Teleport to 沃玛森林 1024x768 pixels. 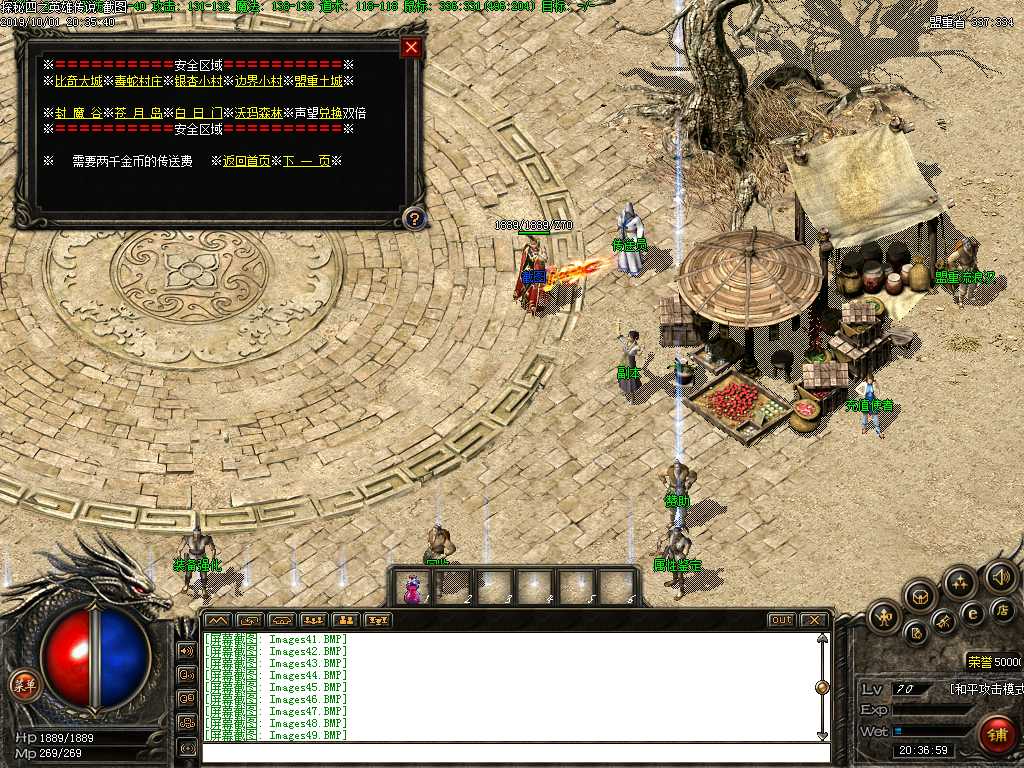pyautogui.click(x=258, y=113)
